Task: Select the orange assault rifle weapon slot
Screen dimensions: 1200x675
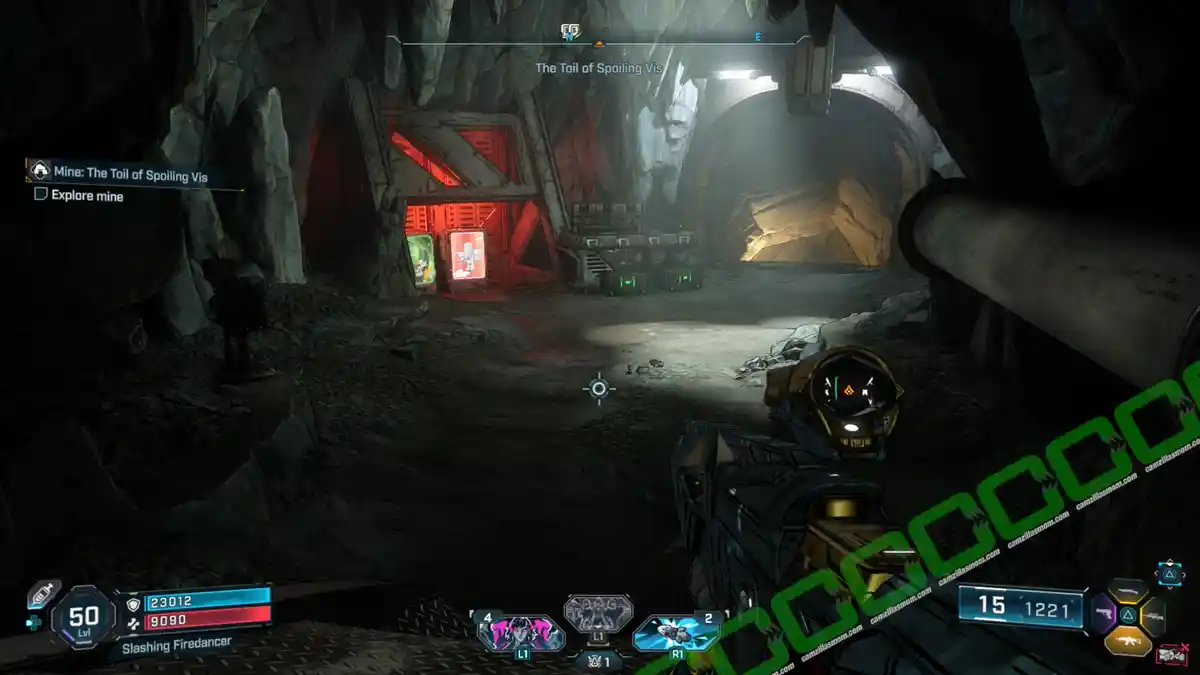Action: pyautogui.click(x=1128, y=640)
